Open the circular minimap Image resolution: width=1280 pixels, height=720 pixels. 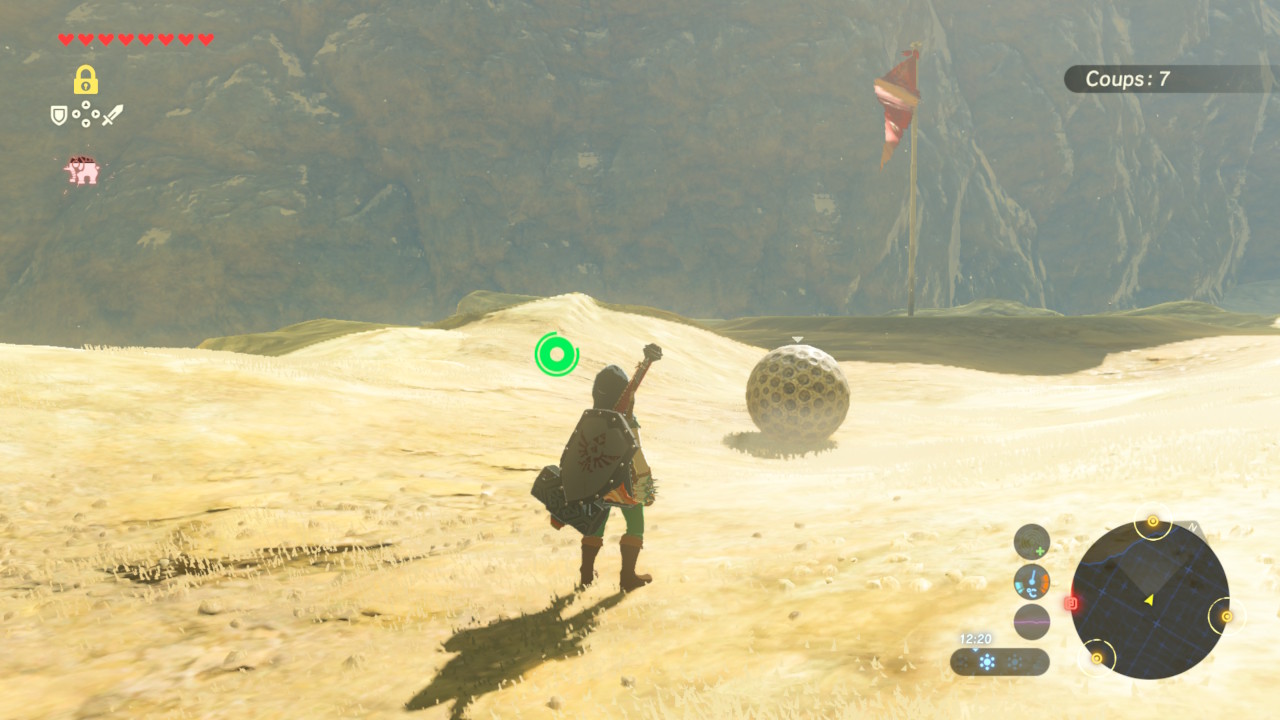pos(1150,600)
